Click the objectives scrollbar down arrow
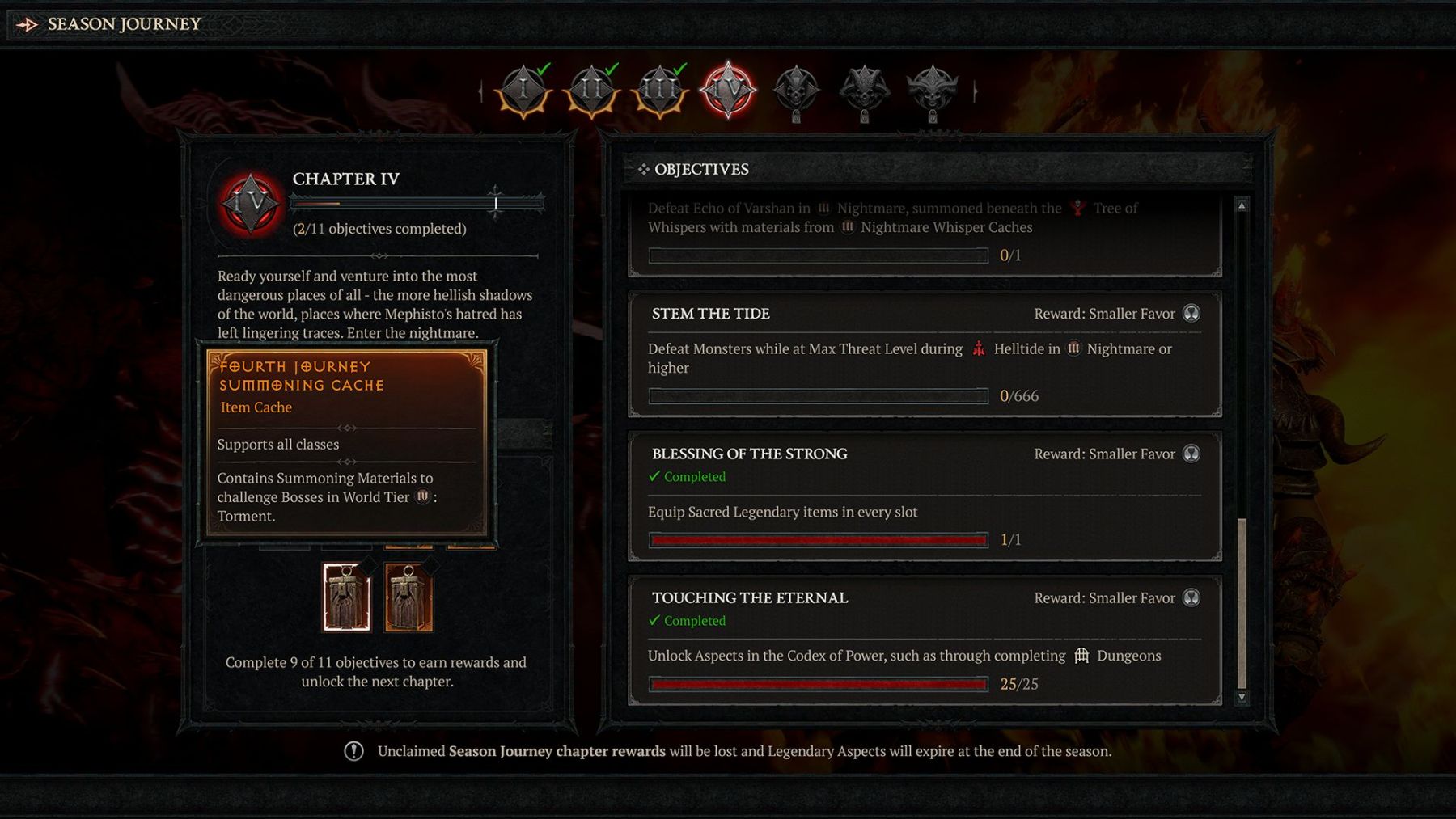The width and height of the screenshot is (1456, 819). click(1242, 697)
